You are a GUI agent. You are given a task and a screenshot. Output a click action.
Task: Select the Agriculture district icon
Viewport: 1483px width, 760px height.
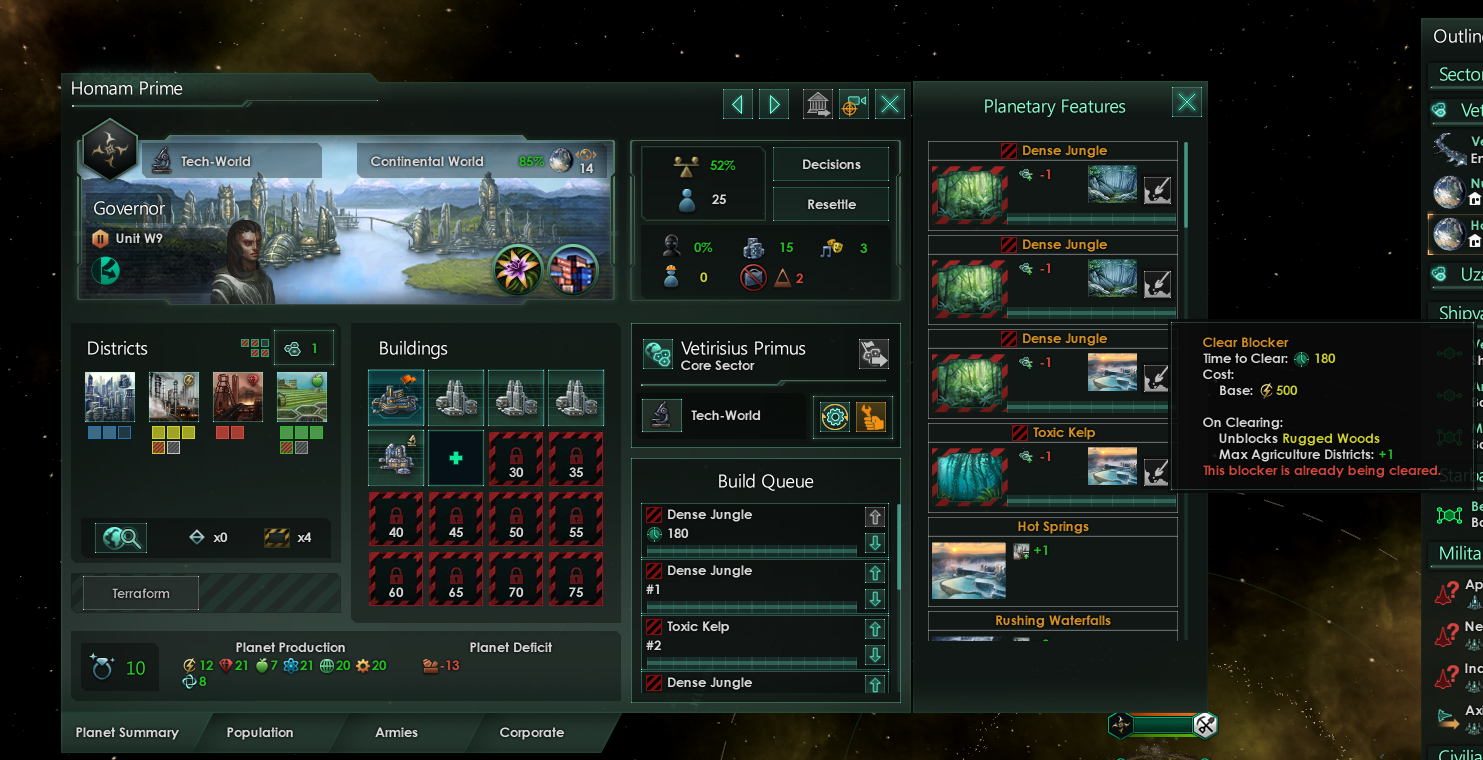click(x=301, y=397)
